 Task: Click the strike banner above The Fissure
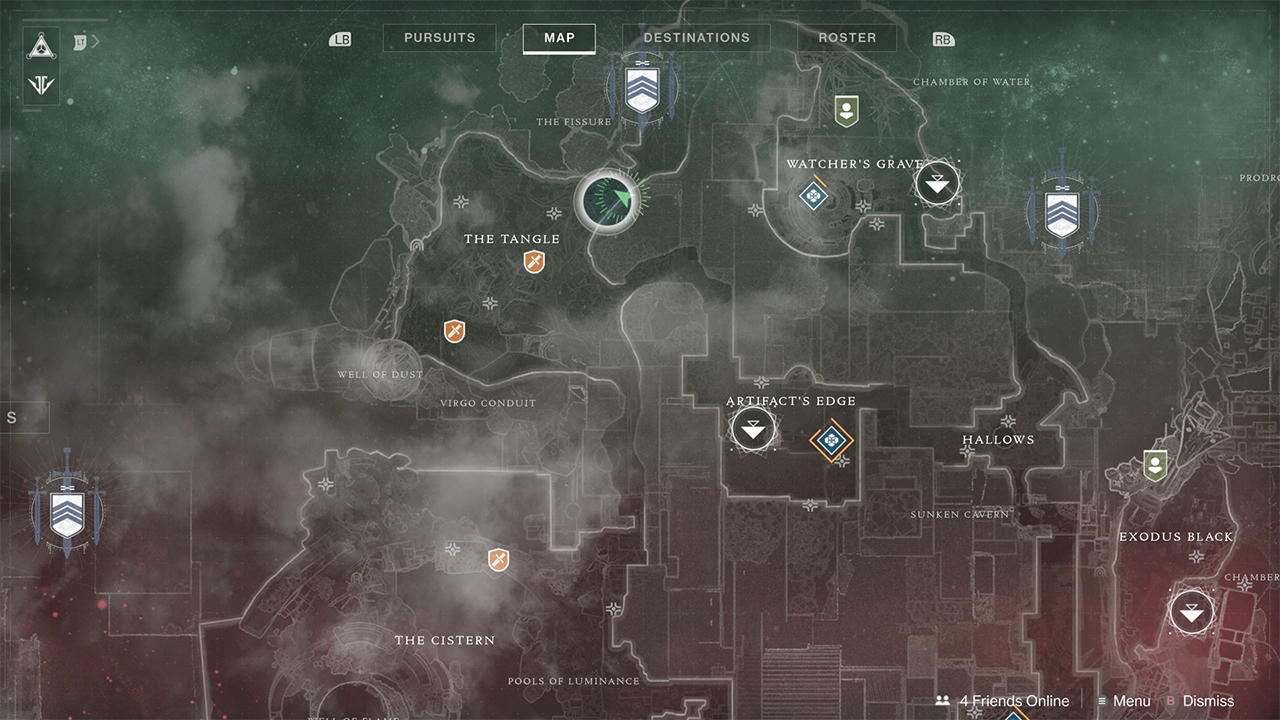click(x=641, y=88)
